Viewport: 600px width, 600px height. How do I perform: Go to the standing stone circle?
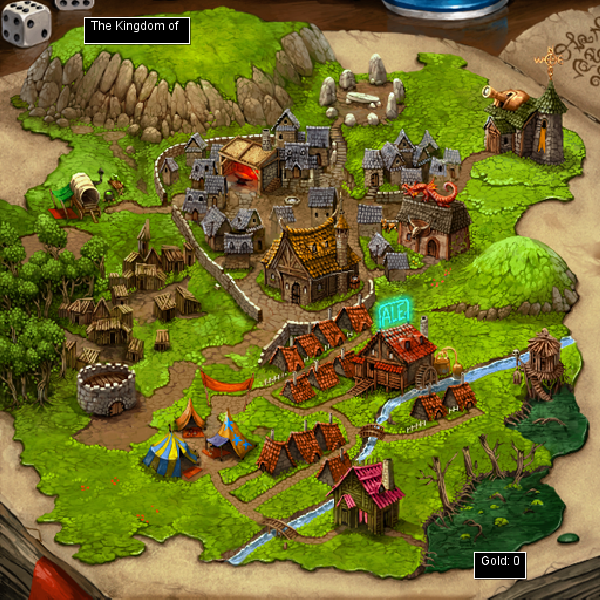pos(362,92)
